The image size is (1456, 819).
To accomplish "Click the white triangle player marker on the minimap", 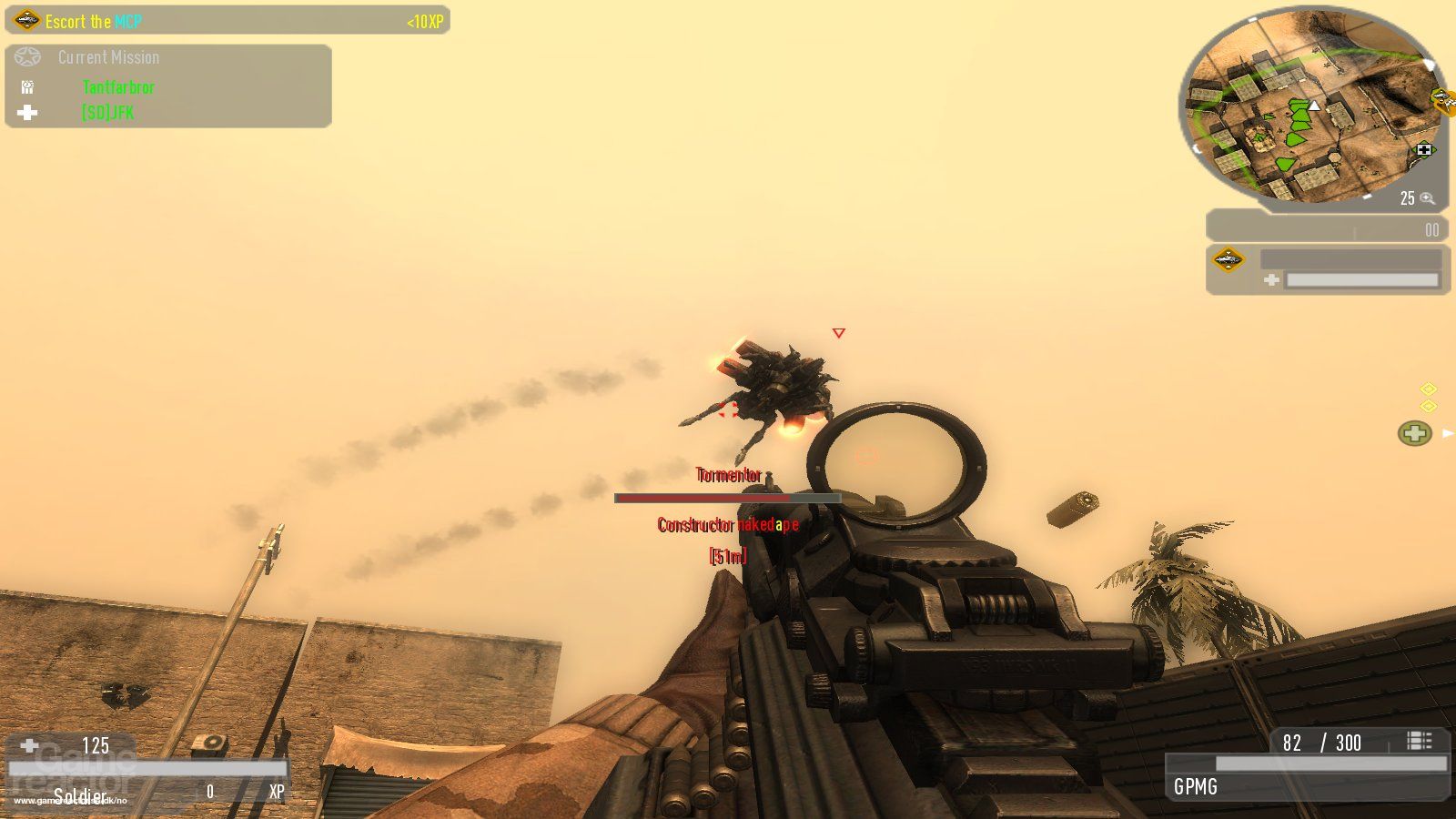I will (1313, 106).
